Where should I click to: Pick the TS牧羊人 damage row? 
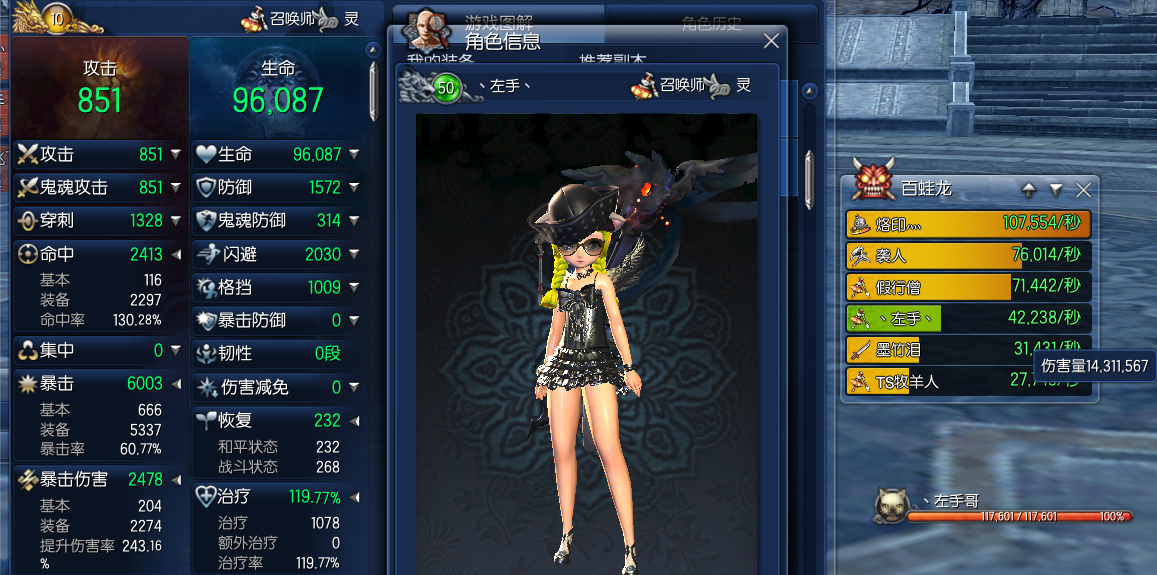967,381
